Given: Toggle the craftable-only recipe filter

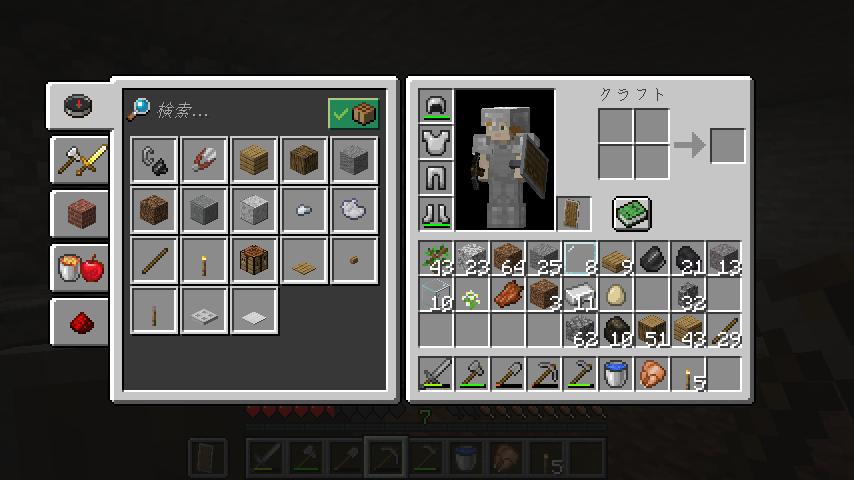Looking at the screenshot, I should click(354, 114).
